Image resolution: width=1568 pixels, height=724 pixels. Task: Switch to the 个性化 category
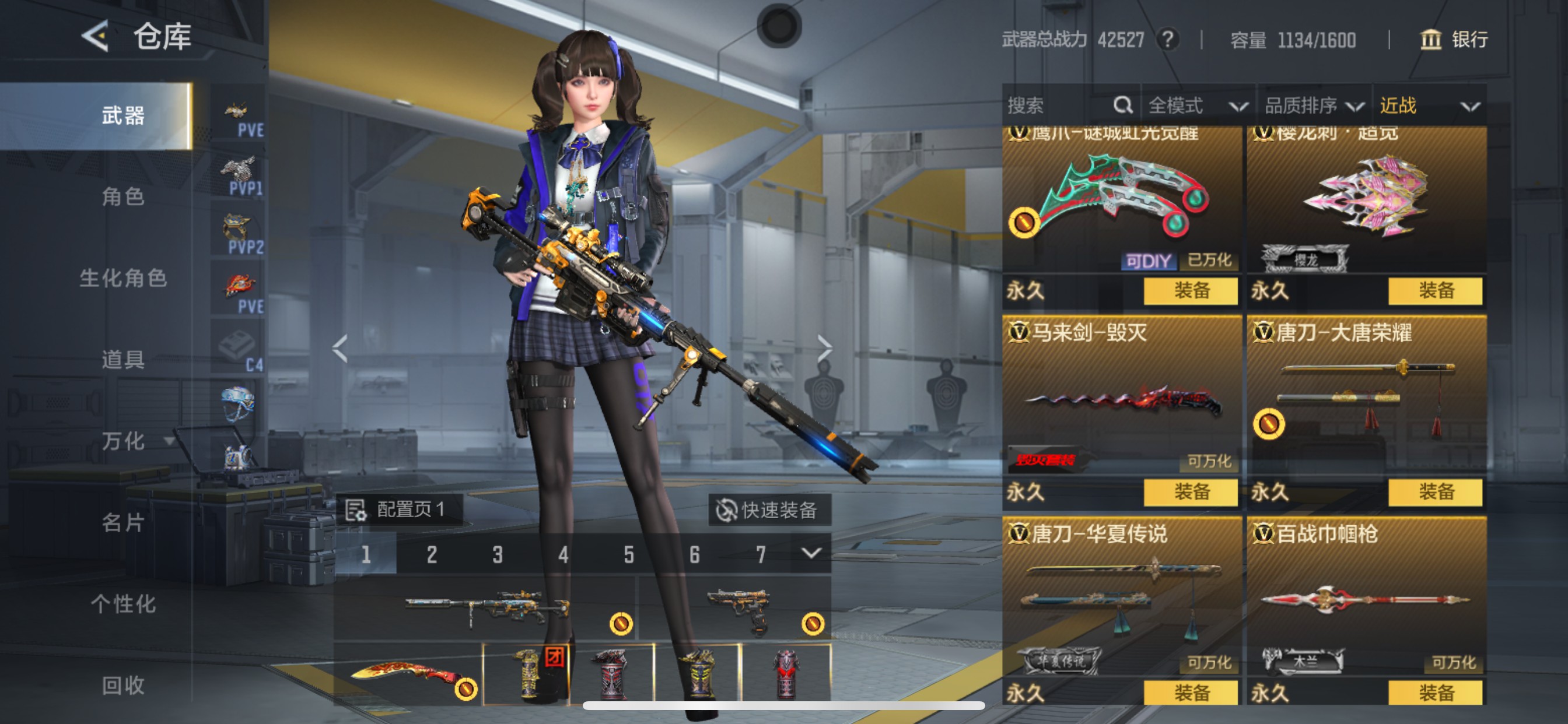click(123, 603)
